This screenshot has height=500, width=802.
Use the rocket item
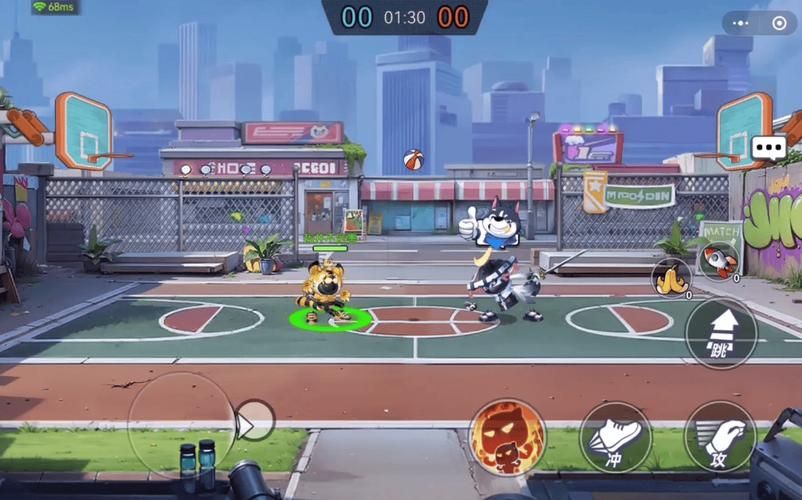[x=718, y=261]
